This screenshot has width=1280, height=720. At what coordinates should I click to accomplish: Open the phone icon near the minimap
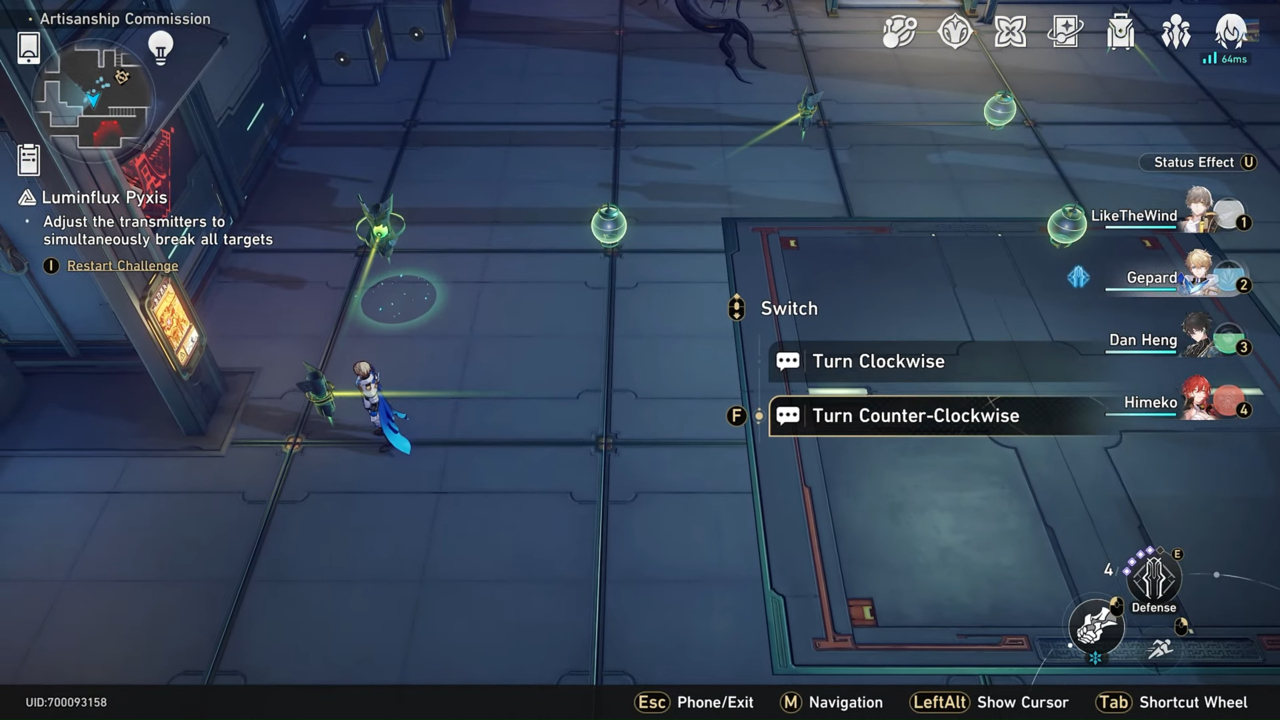pyautogui.click(x=28, y=47)
